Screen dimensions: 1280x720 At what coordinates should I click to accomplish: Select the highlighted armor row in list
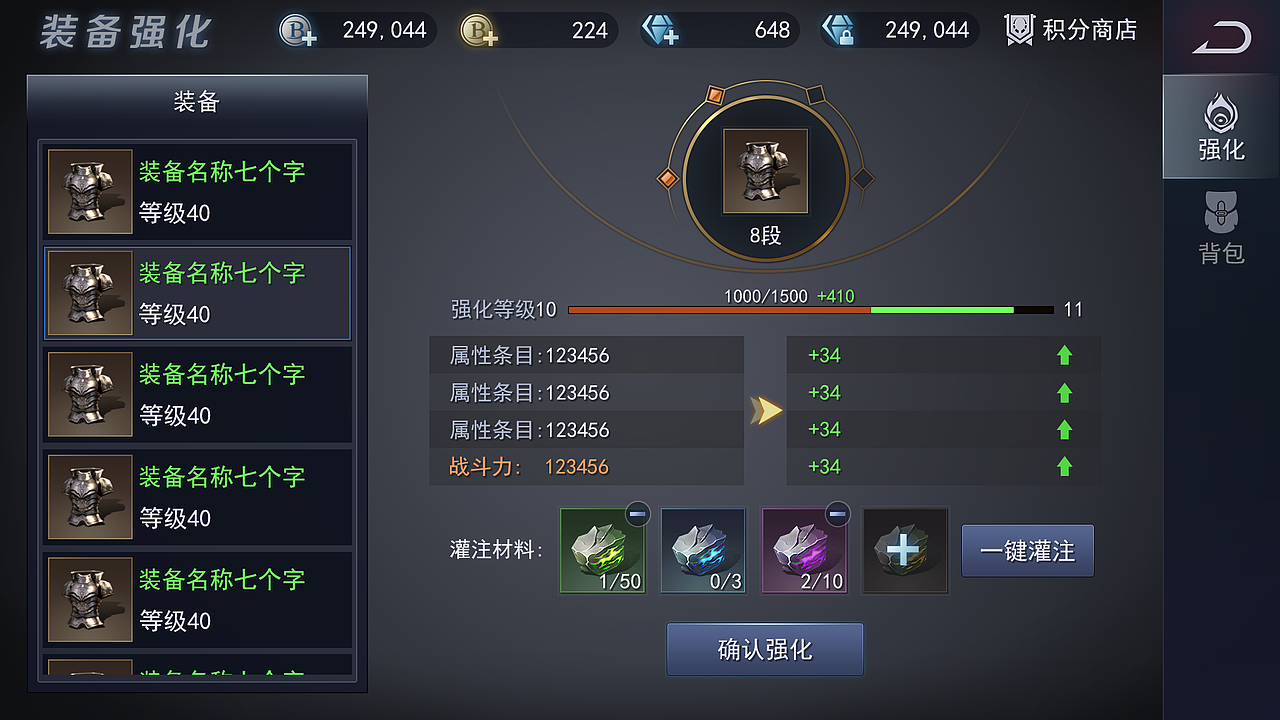tap(197, 293)
